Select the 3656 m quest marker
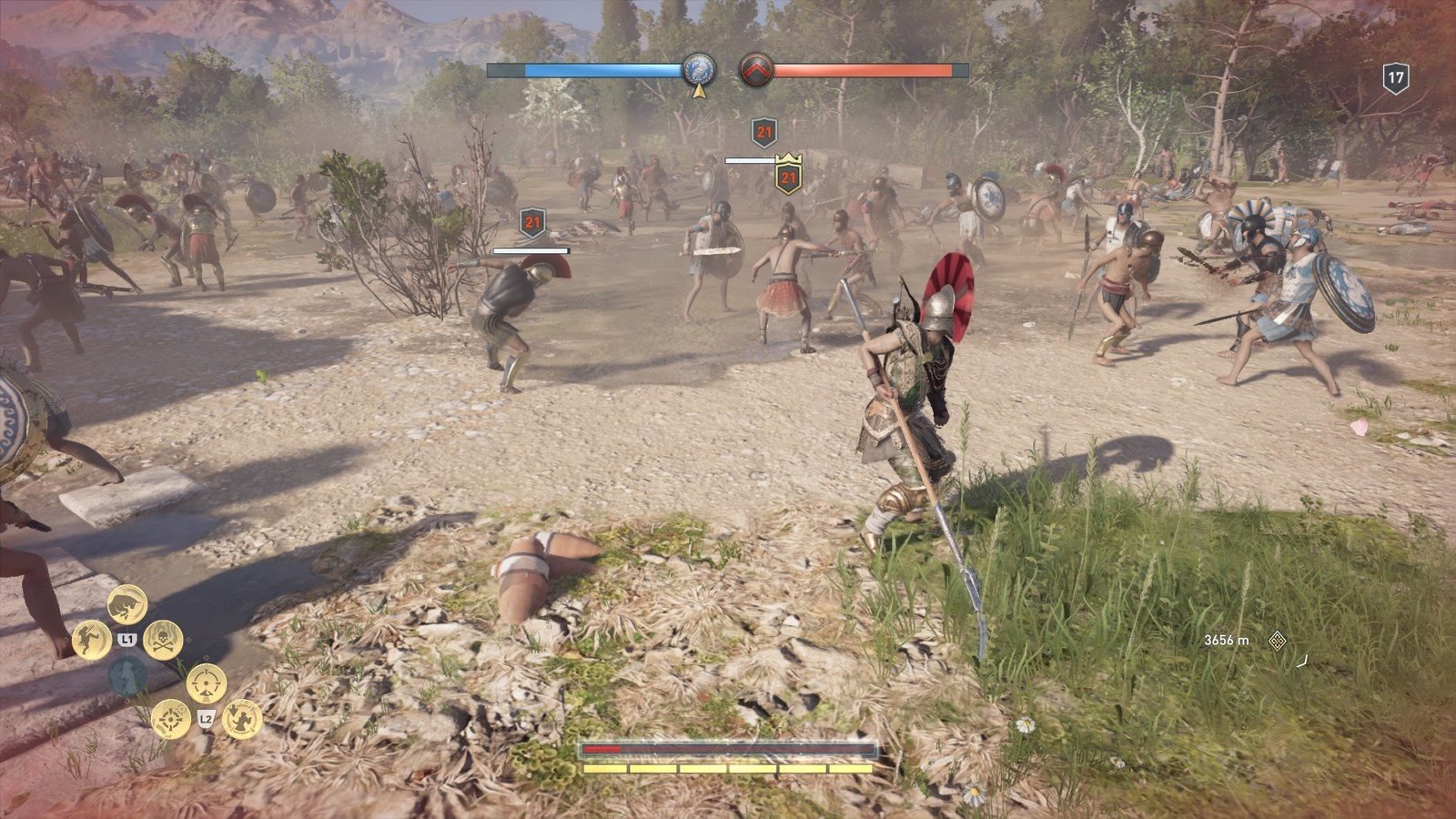This screenshot has height=819, width=1456. (1277, 640)
